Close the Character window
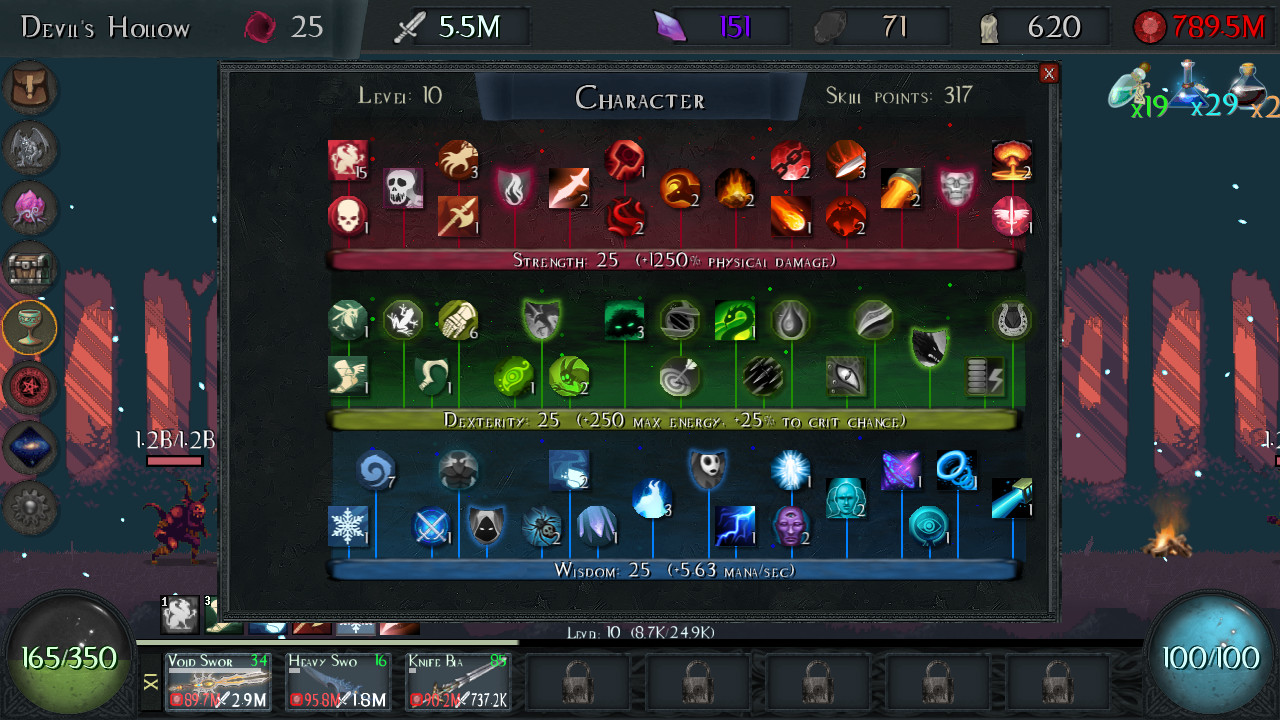The image size is (1280, 720). pos(1049,73)
